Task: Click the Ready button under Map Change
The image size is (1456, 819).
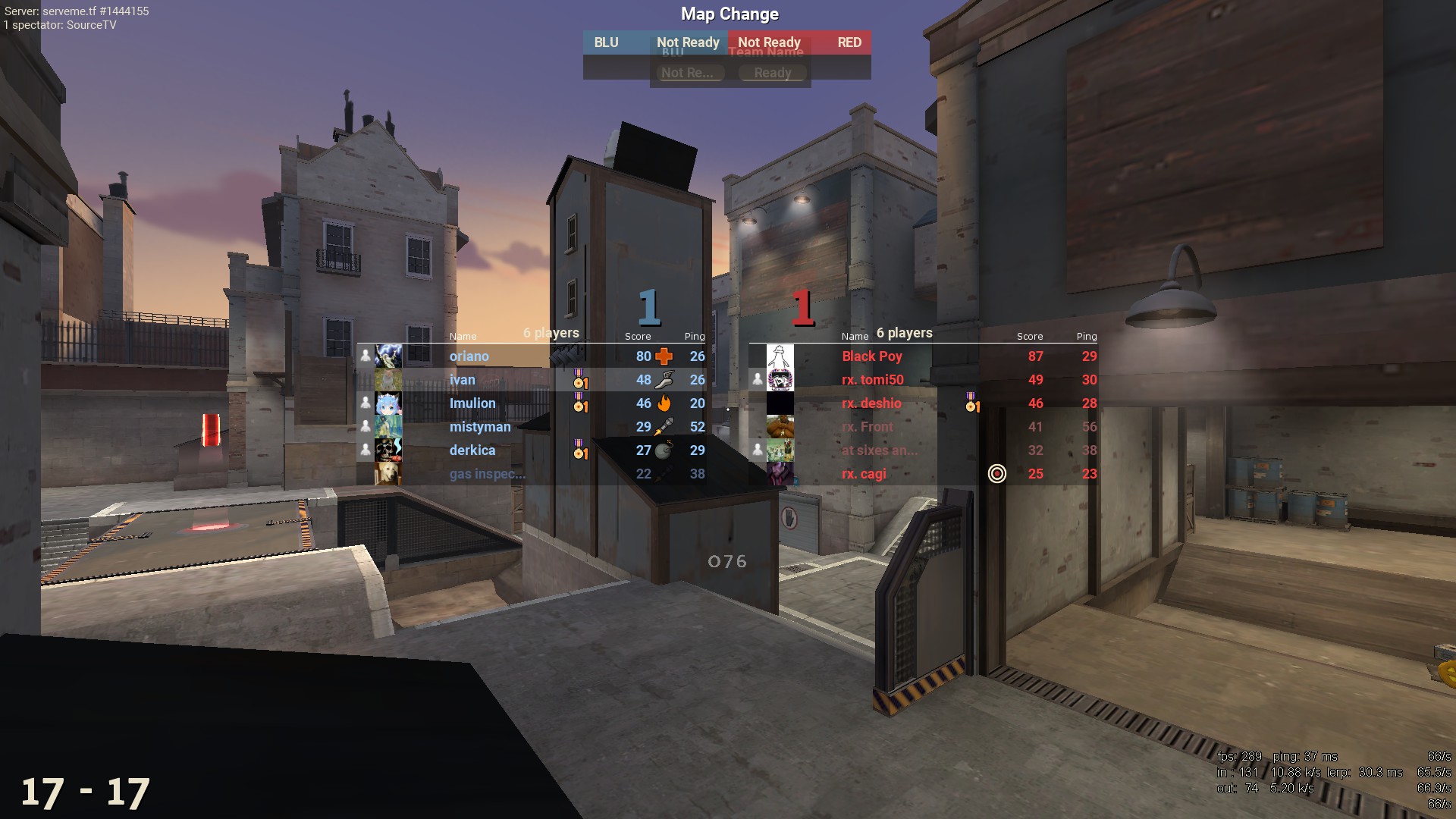Action: pyautogui.click(x=773, y=73)
